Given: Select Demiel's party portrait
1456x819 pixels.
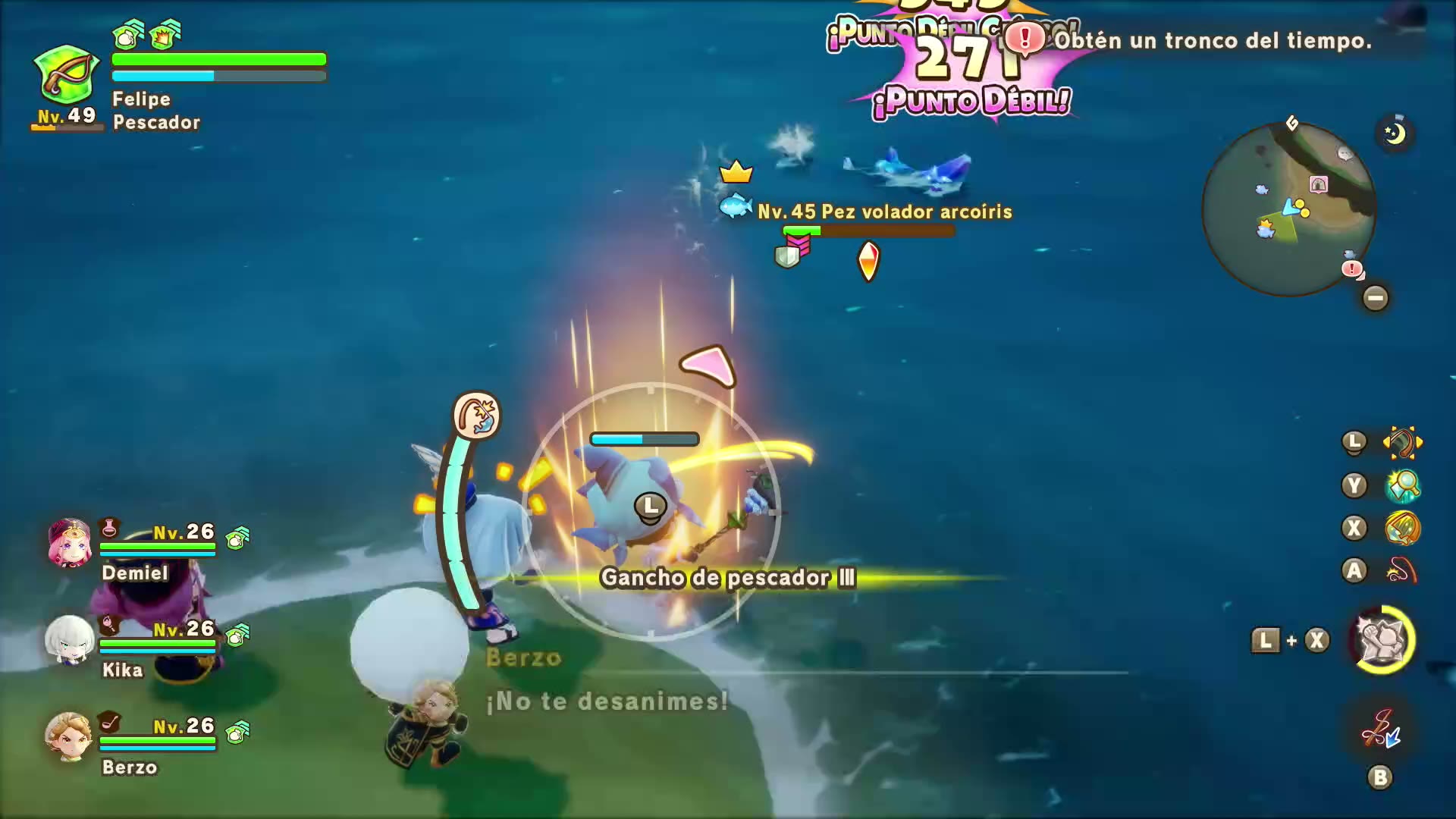Looking at the screenshot, I should coord(70,543).
